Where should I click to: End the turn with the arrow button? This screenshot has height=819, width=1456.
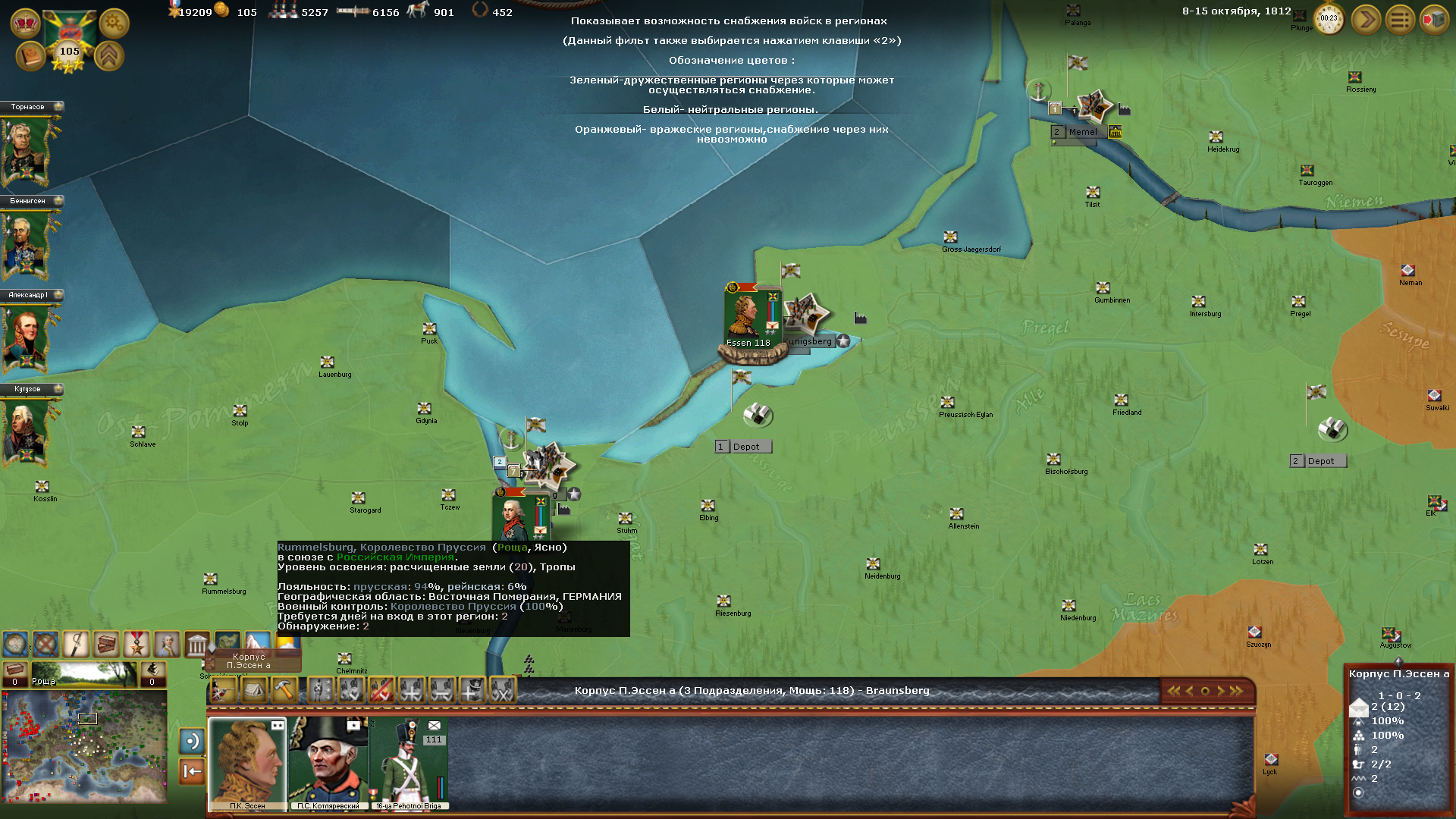coord(1366,20)
